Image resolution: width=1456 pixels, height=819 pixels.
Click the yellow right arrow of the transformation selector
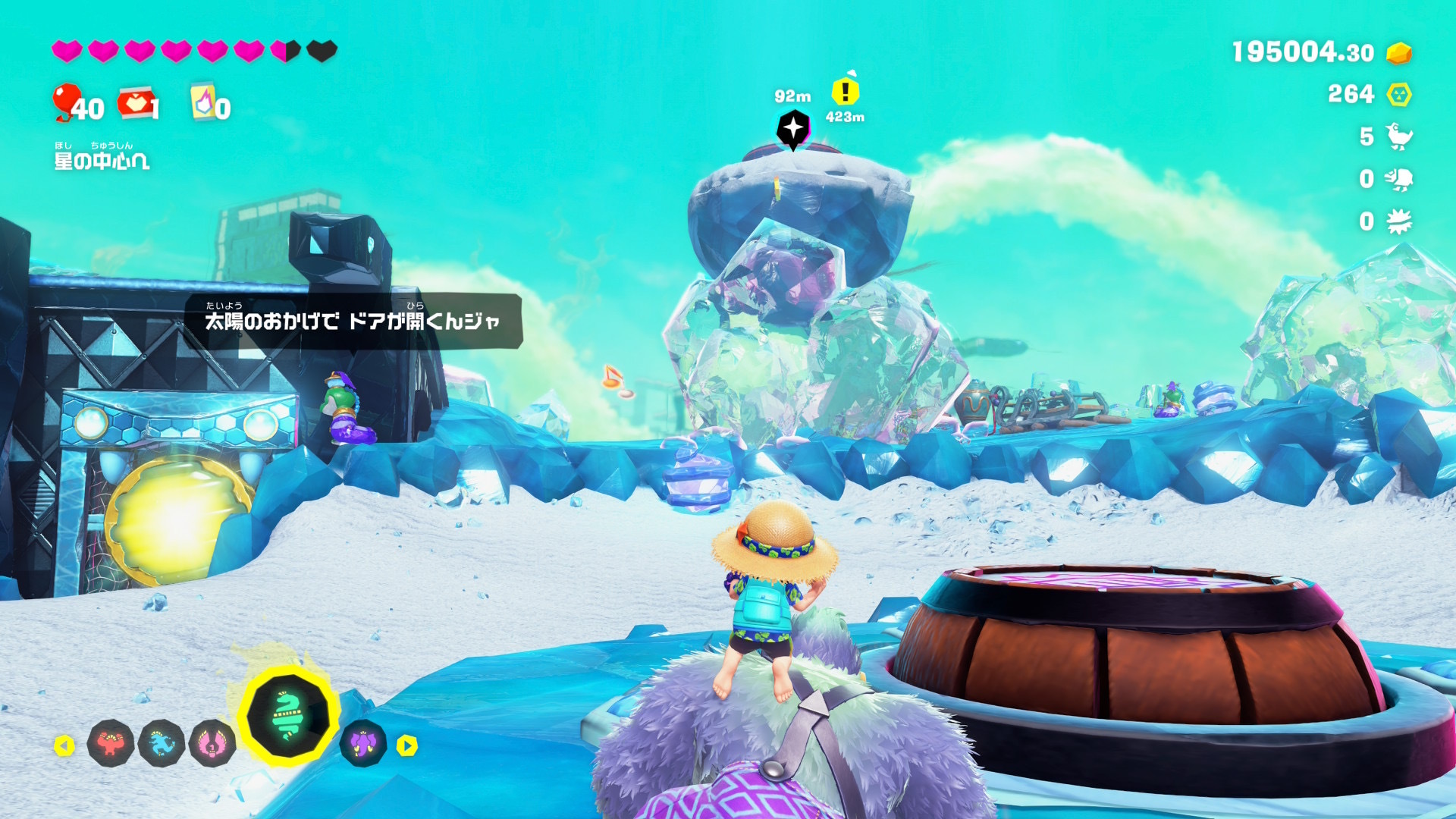pos(407,746)
